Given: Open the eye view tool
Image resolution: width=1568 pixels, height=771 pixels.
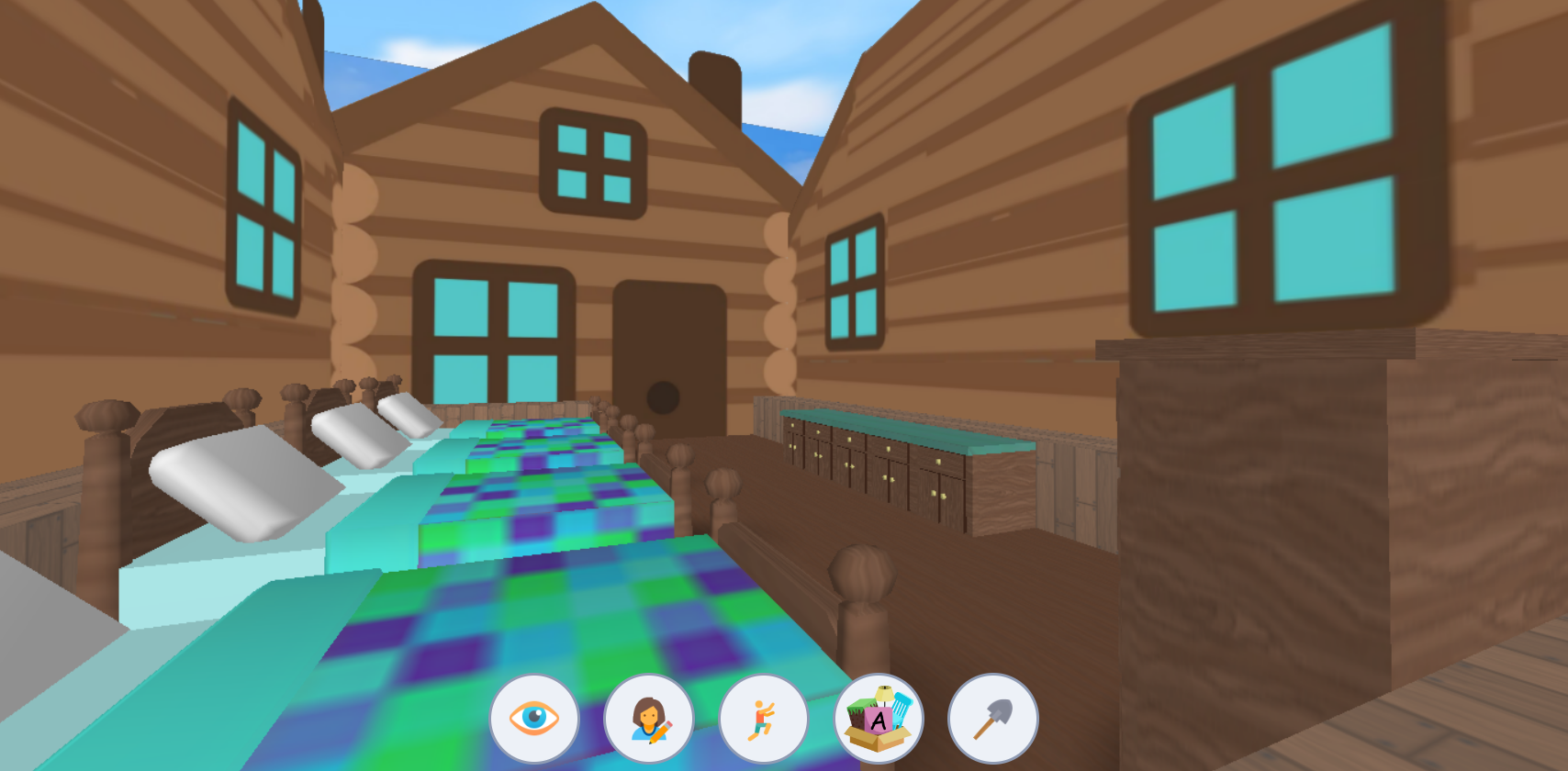Looking at the screenshot, I should click(534, 720).
